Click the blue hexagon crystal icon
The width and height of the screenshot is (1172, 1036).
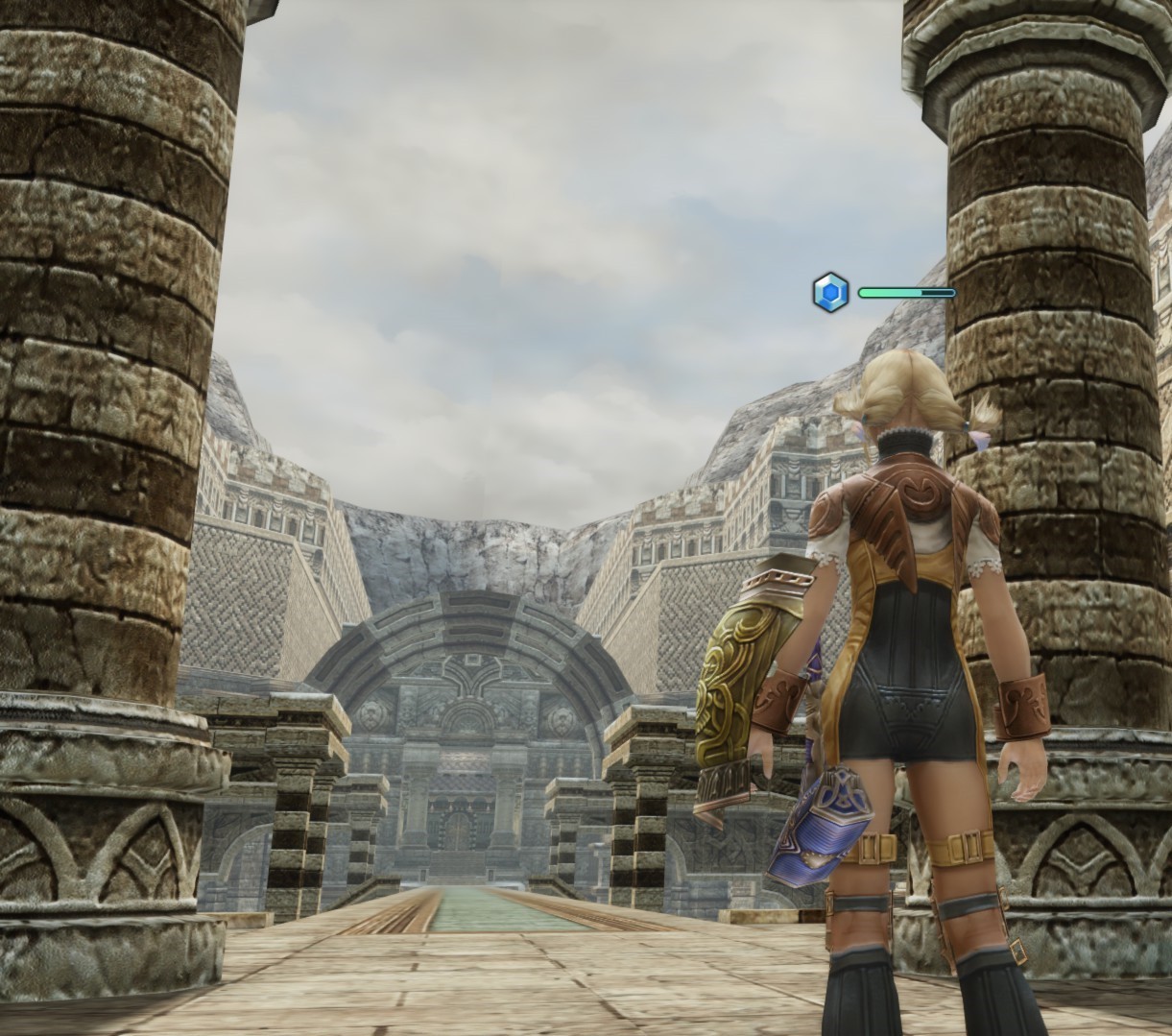coord(830,292)
